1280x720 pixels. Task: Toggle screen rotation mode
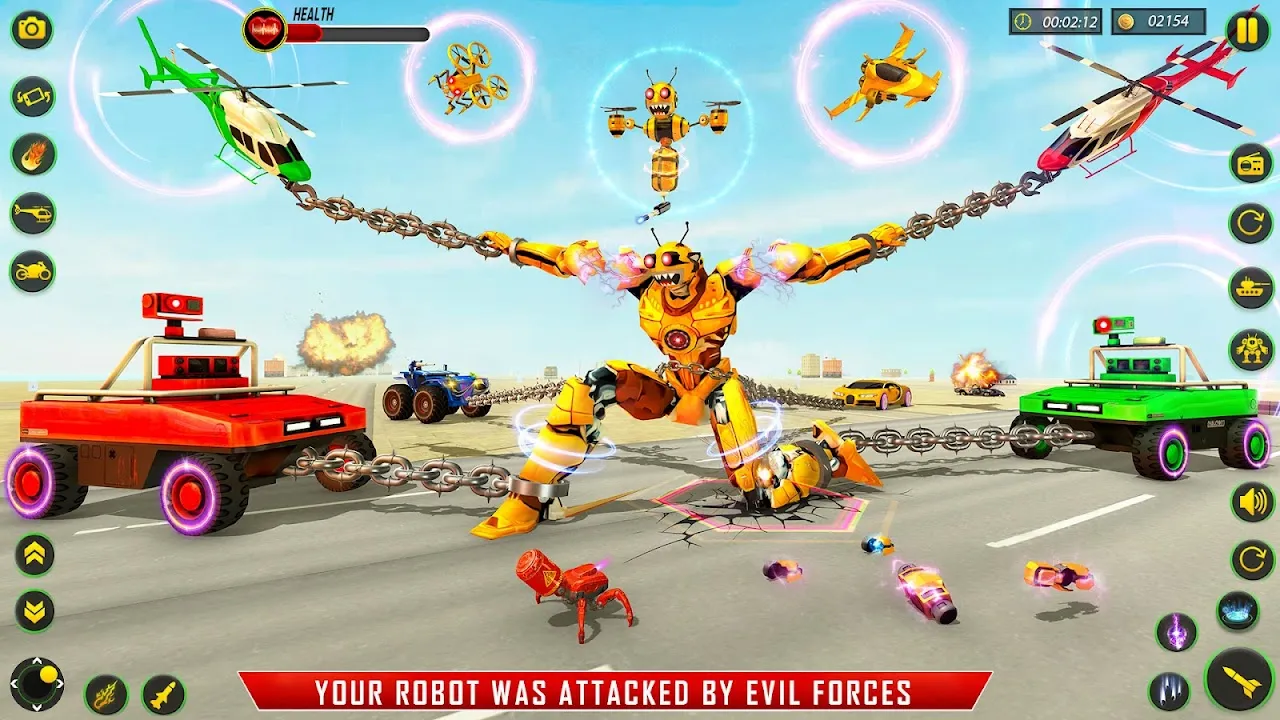coord(30,95)
